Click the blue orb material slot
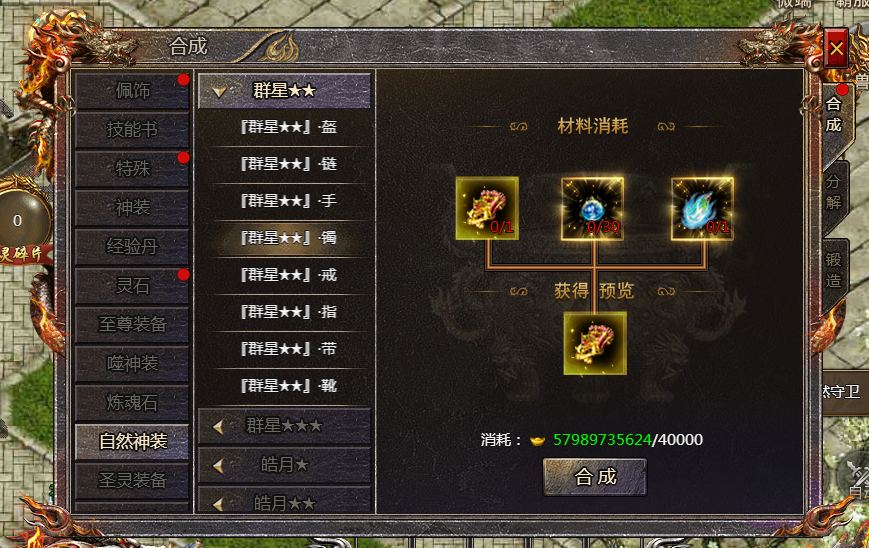Image resolution: width=869 pixels, height=548 pixels. coord(592,208)
